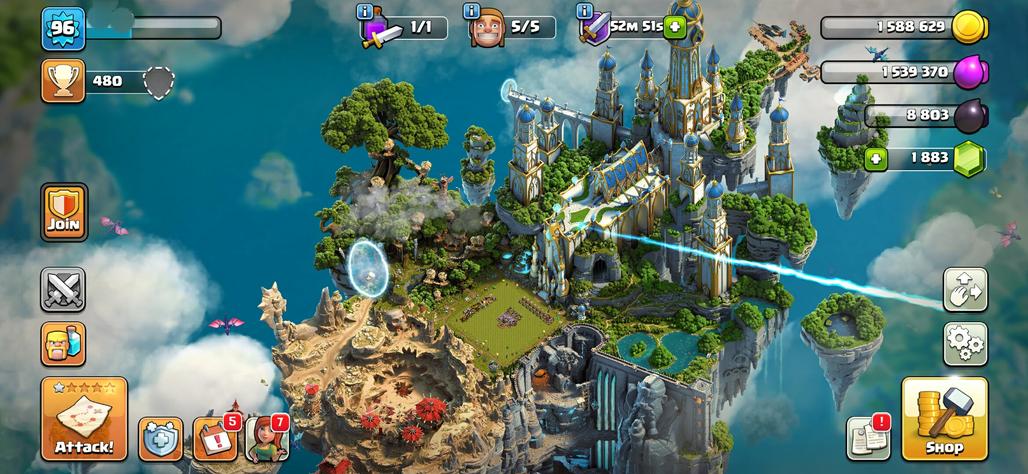Open the crossed swords battle button
This screenshot has height=474, width=1028.
(x=63, y=290)
